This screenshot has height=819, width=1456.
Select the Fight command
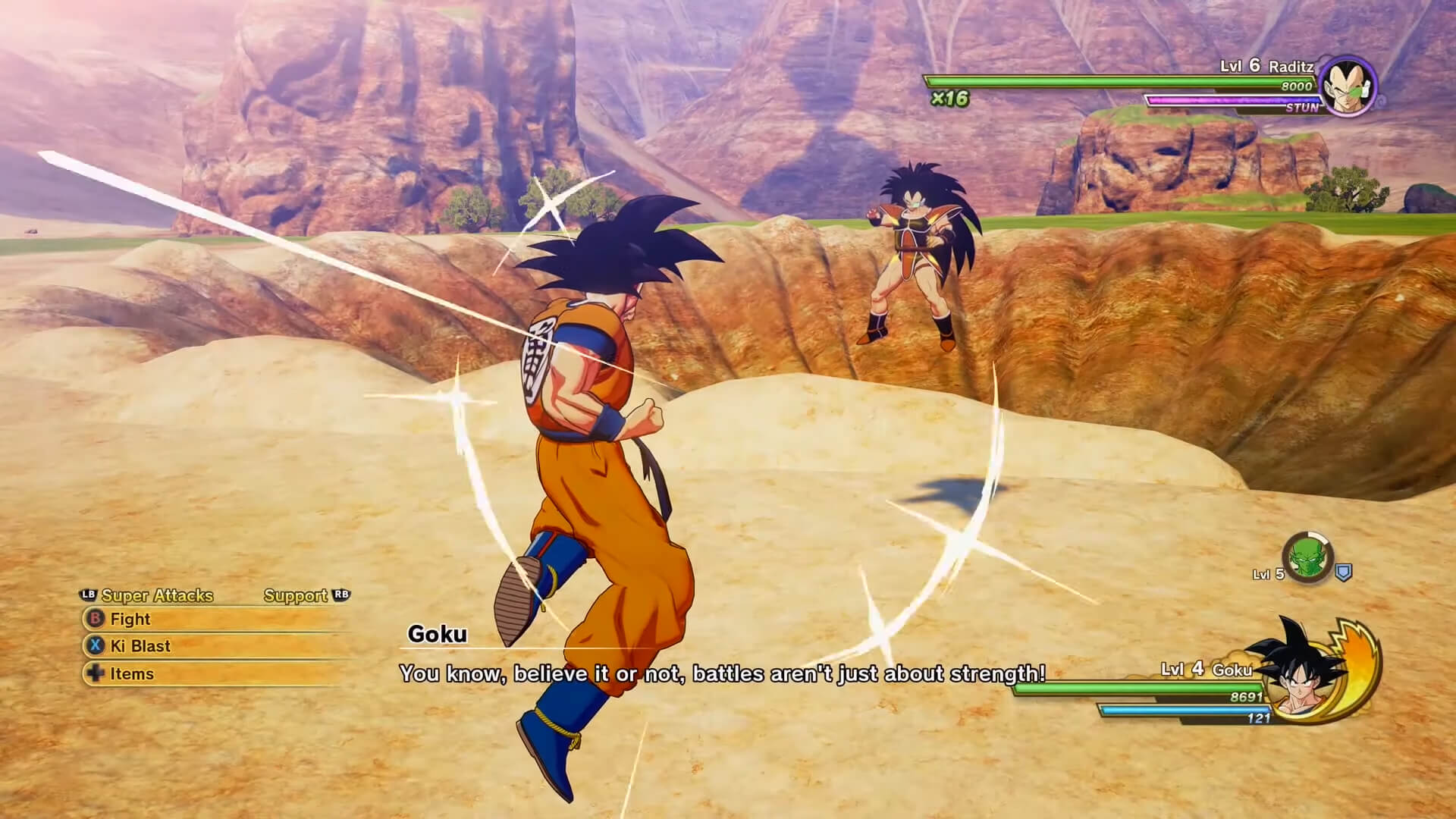pos(130,620)
